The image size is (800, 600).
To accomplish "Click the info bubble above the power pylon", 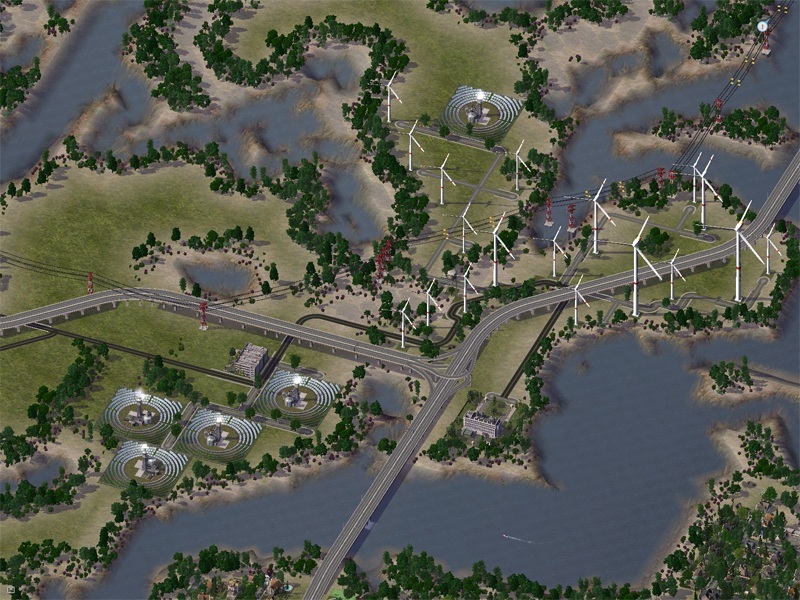I will 764,24.
